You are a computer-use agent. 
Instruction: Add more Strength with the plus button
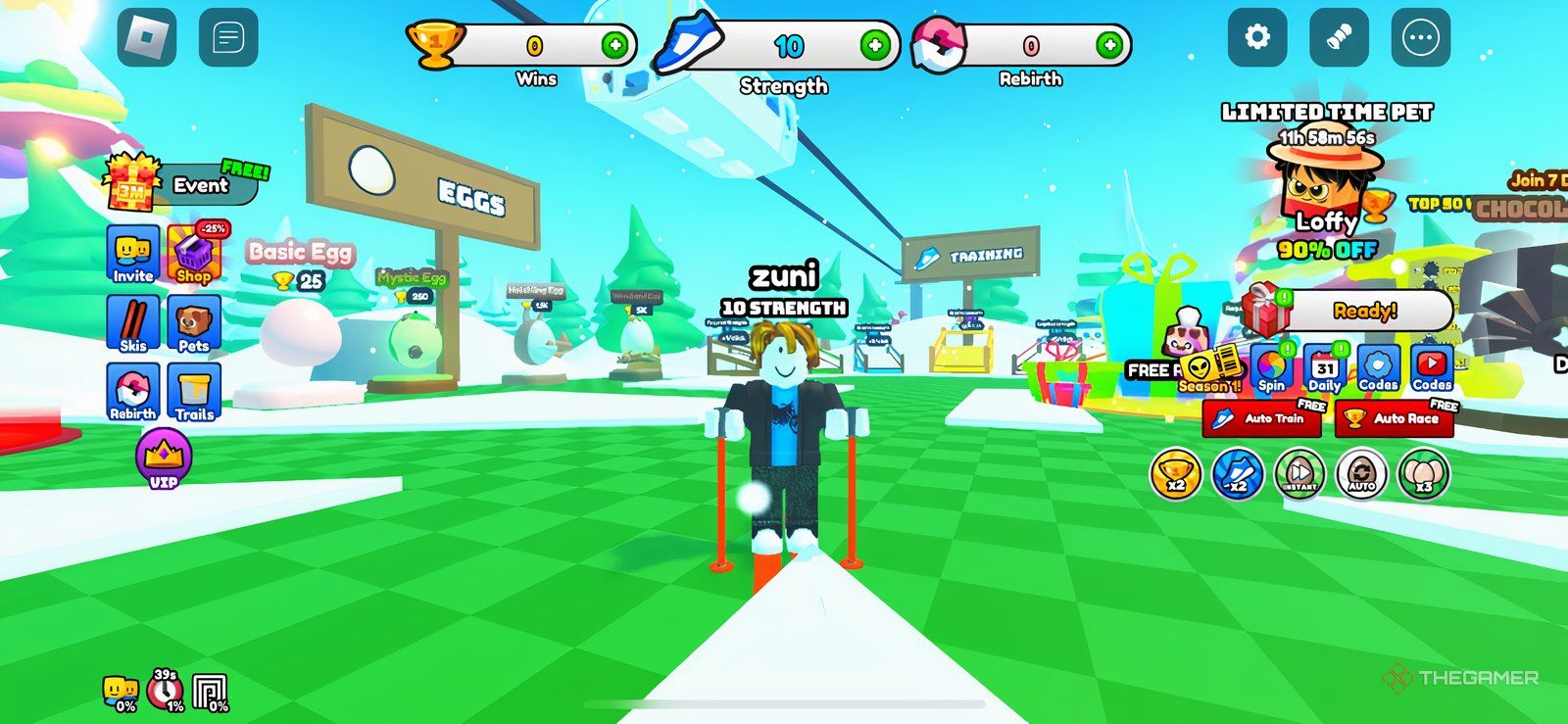(875, 45)
